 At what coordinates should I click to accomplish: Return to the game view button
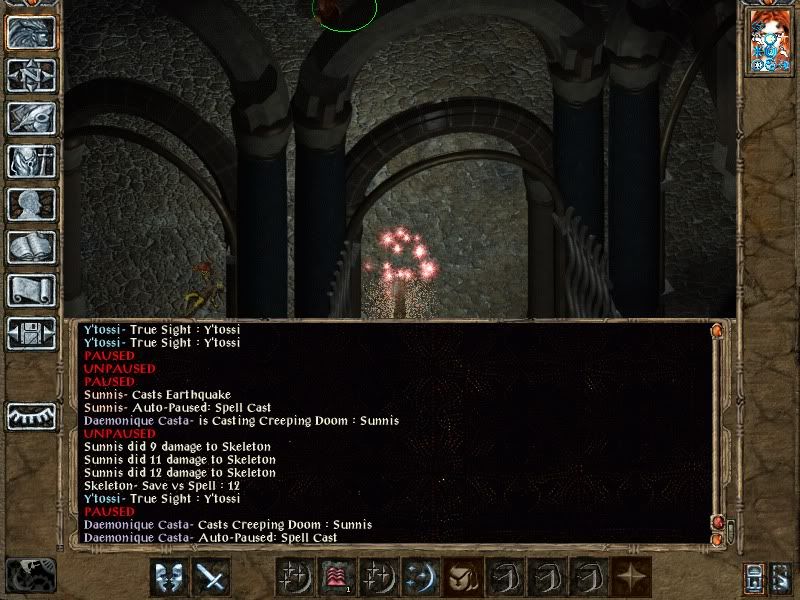point(31,32)
